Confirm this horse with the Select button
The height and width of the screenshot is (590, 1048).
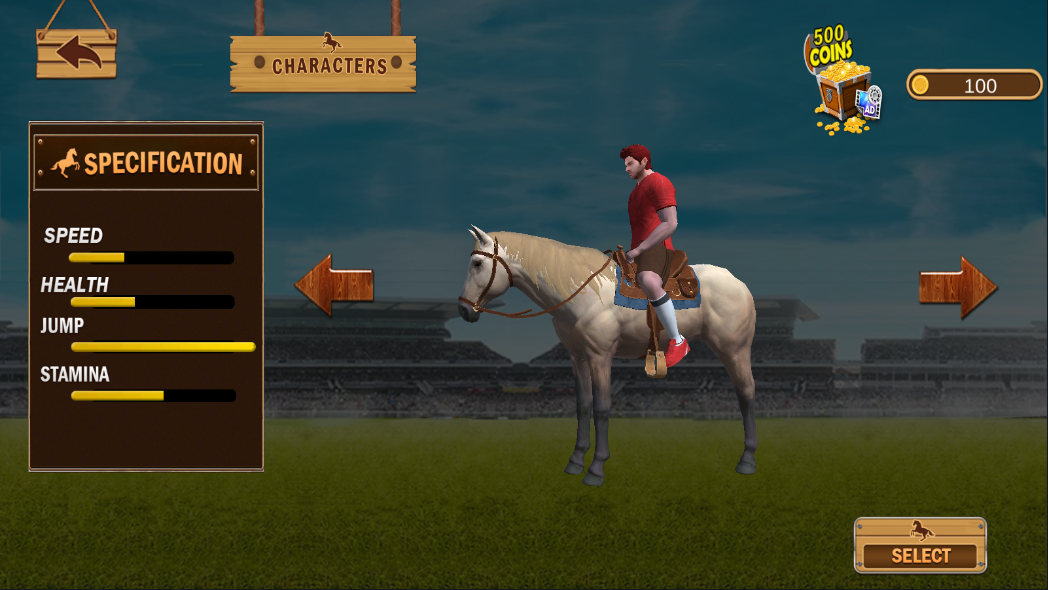coord(920,546)
